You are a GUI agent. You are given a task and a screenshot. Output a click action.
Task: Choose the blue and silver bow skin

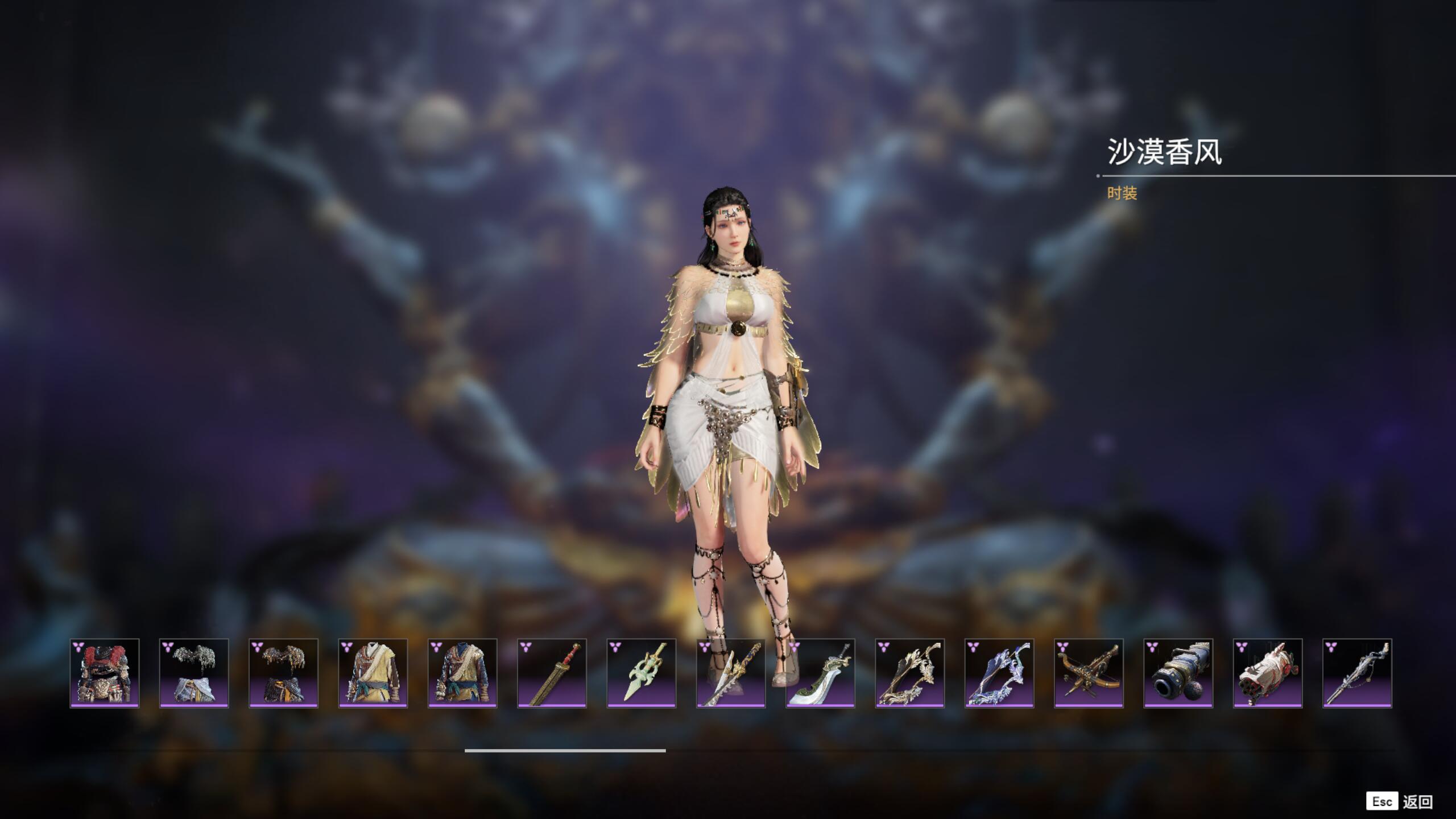tap(999, 673)
